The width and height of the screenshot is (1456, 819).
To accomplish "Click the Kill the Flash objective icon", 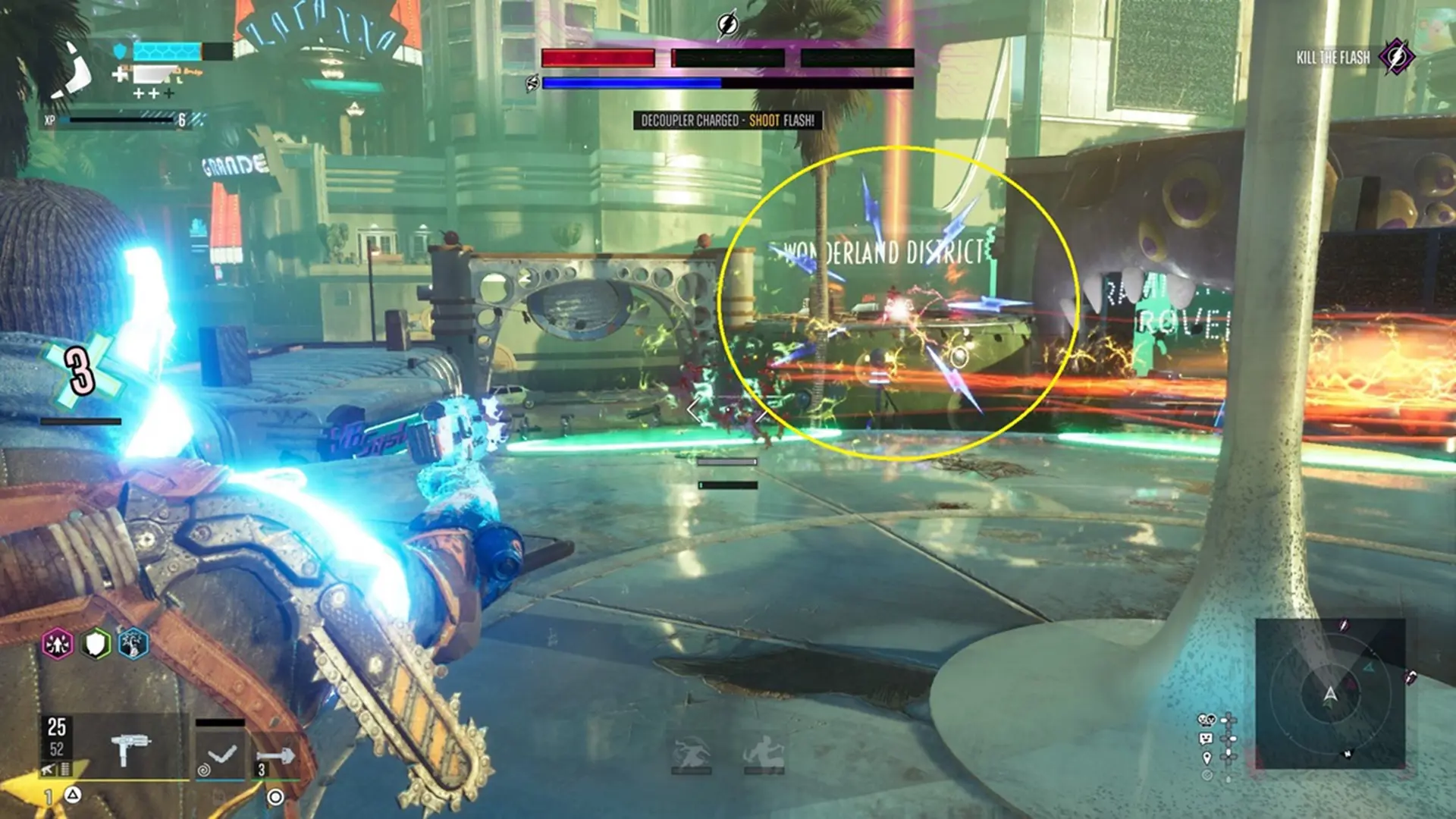I will 1396,57.
